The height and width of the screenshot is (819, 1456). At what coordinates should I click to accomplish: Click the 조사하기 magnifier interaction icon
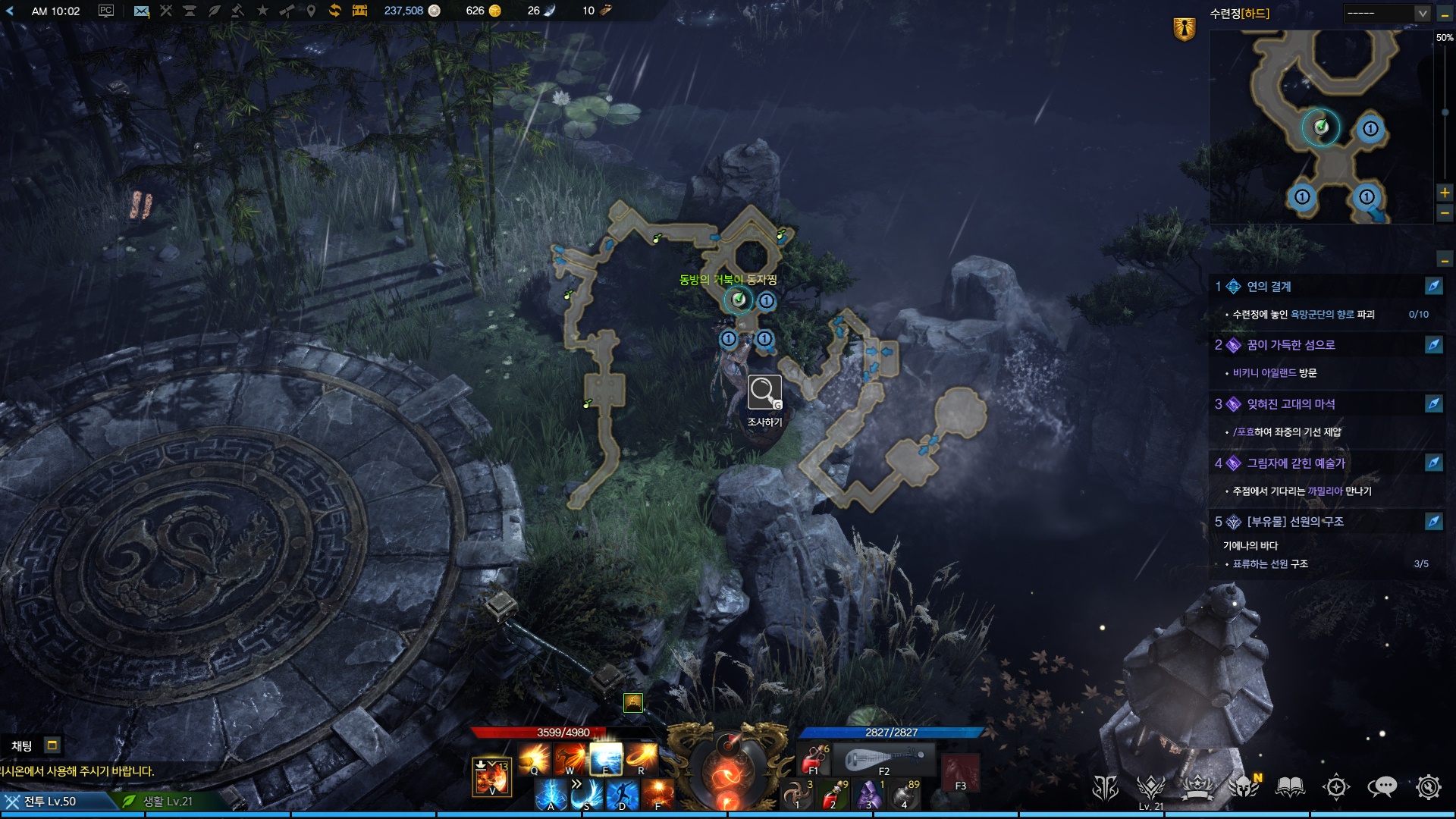[x=764, y=393]
